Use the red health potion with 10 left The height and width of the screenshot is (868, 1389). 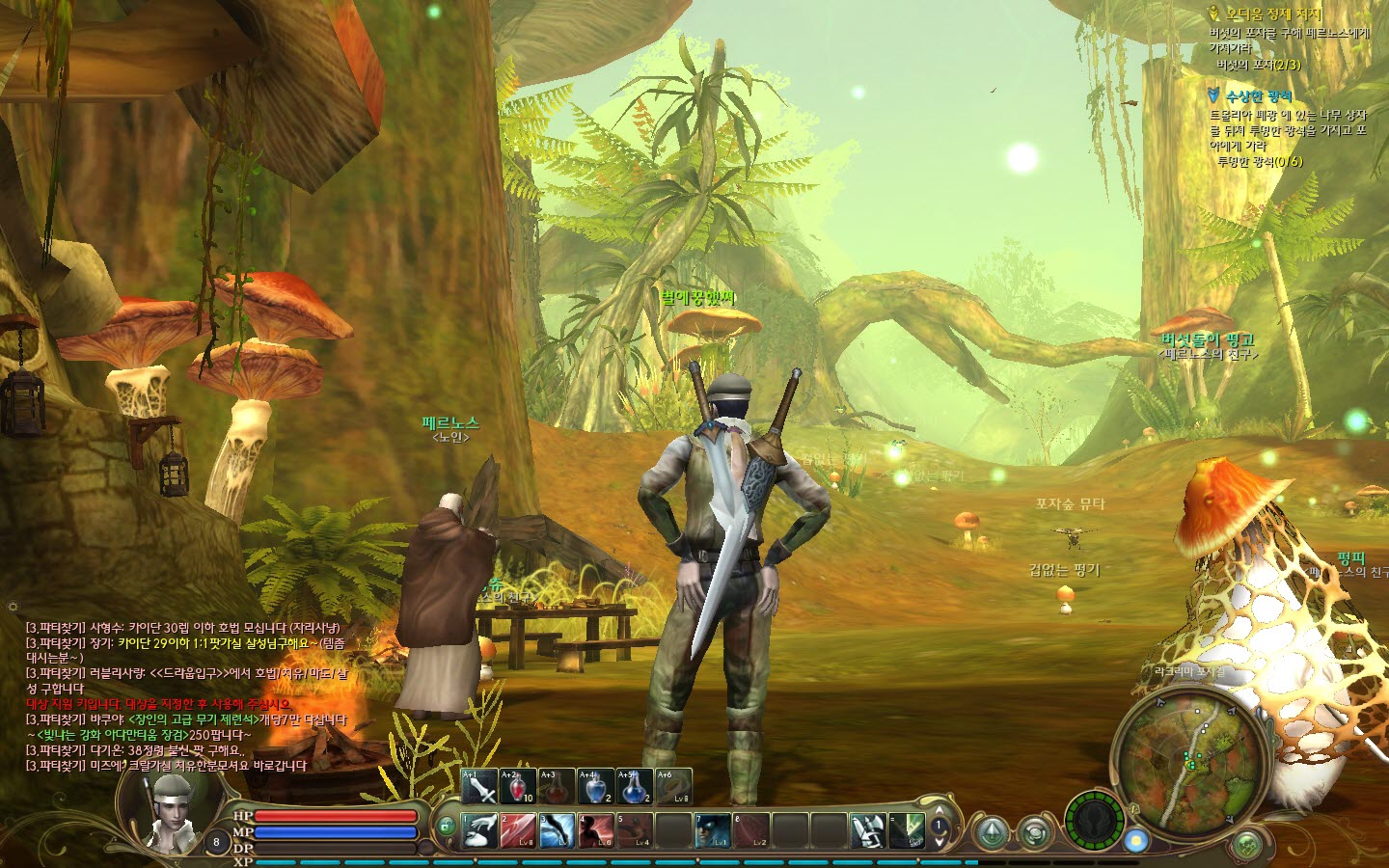click(518, 787)
